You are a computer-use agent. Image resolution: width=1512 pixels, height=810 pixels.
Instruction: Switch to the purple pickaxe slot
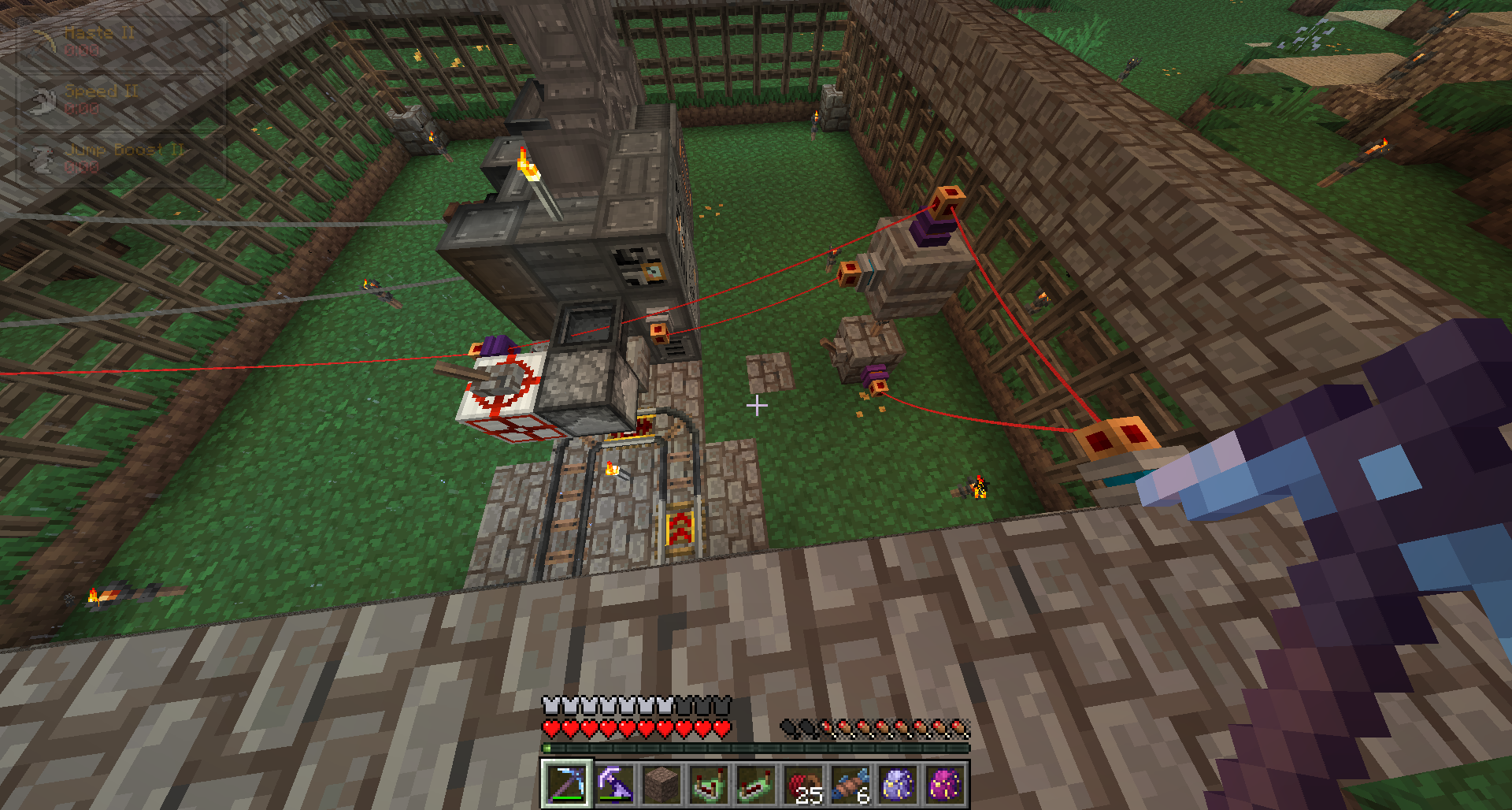pyautogui.click(x=613, y=785)
